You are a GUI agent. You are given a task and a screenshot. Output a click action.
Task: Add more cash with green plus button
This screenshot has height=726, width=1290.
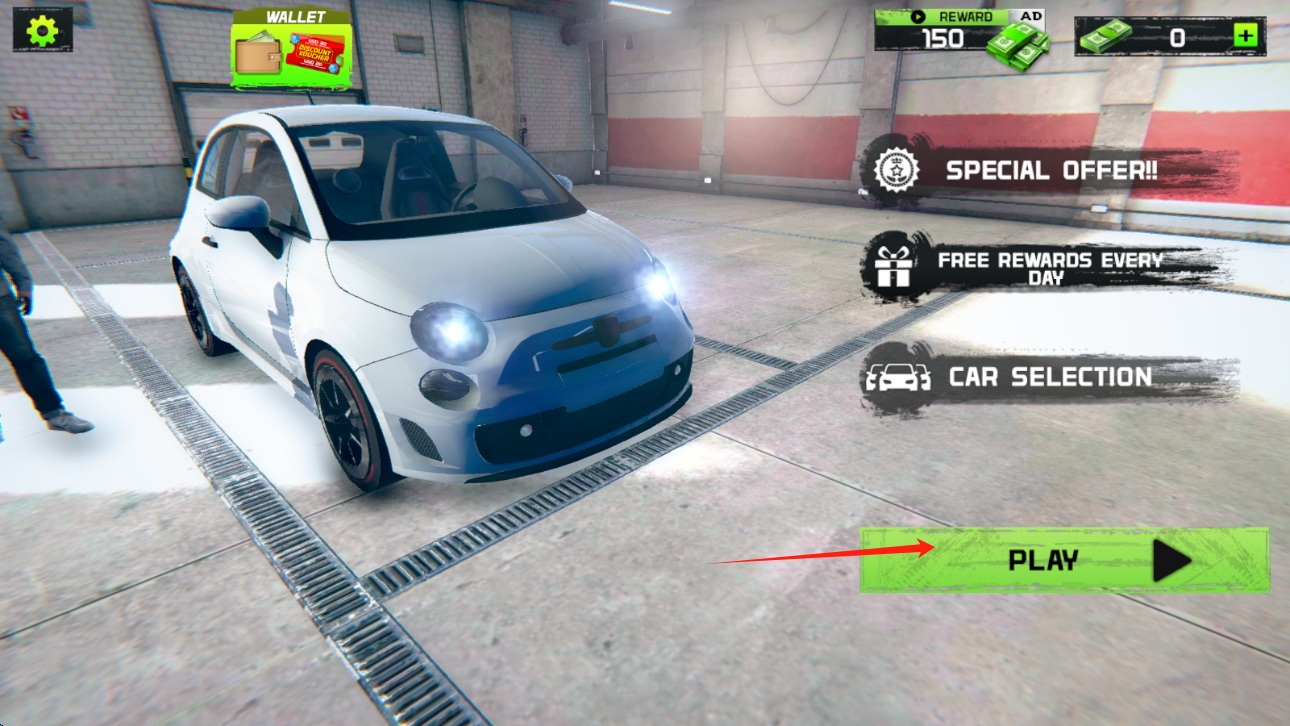pyautogui.click(x=1244, y=37)
